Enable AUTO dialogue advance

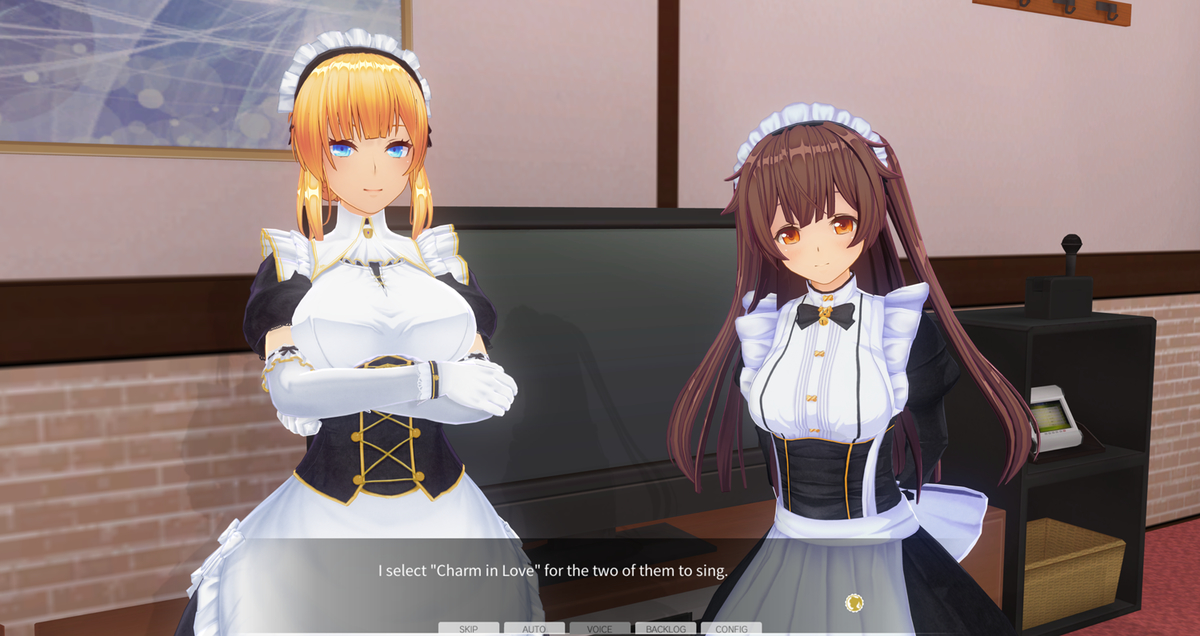pos(534,629)
